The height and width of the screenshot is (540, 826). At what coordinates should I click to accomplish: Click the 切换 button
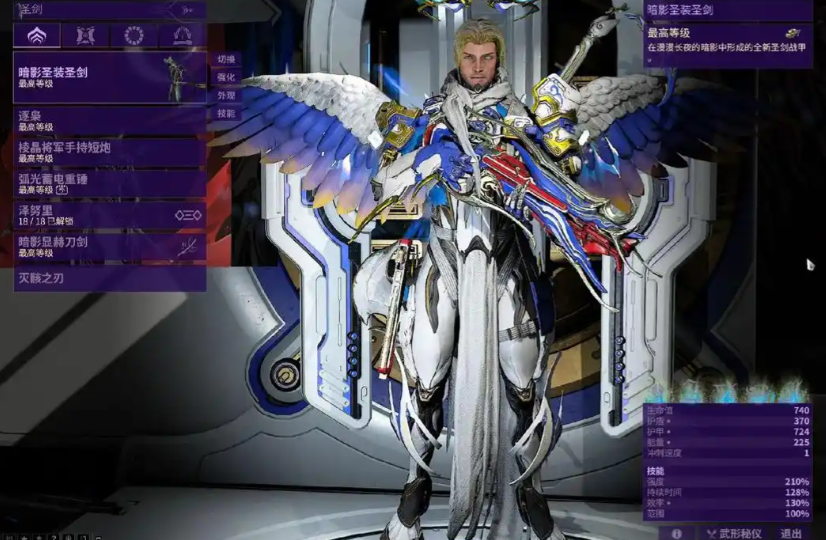pyautogui.click(x=227, y=59)
